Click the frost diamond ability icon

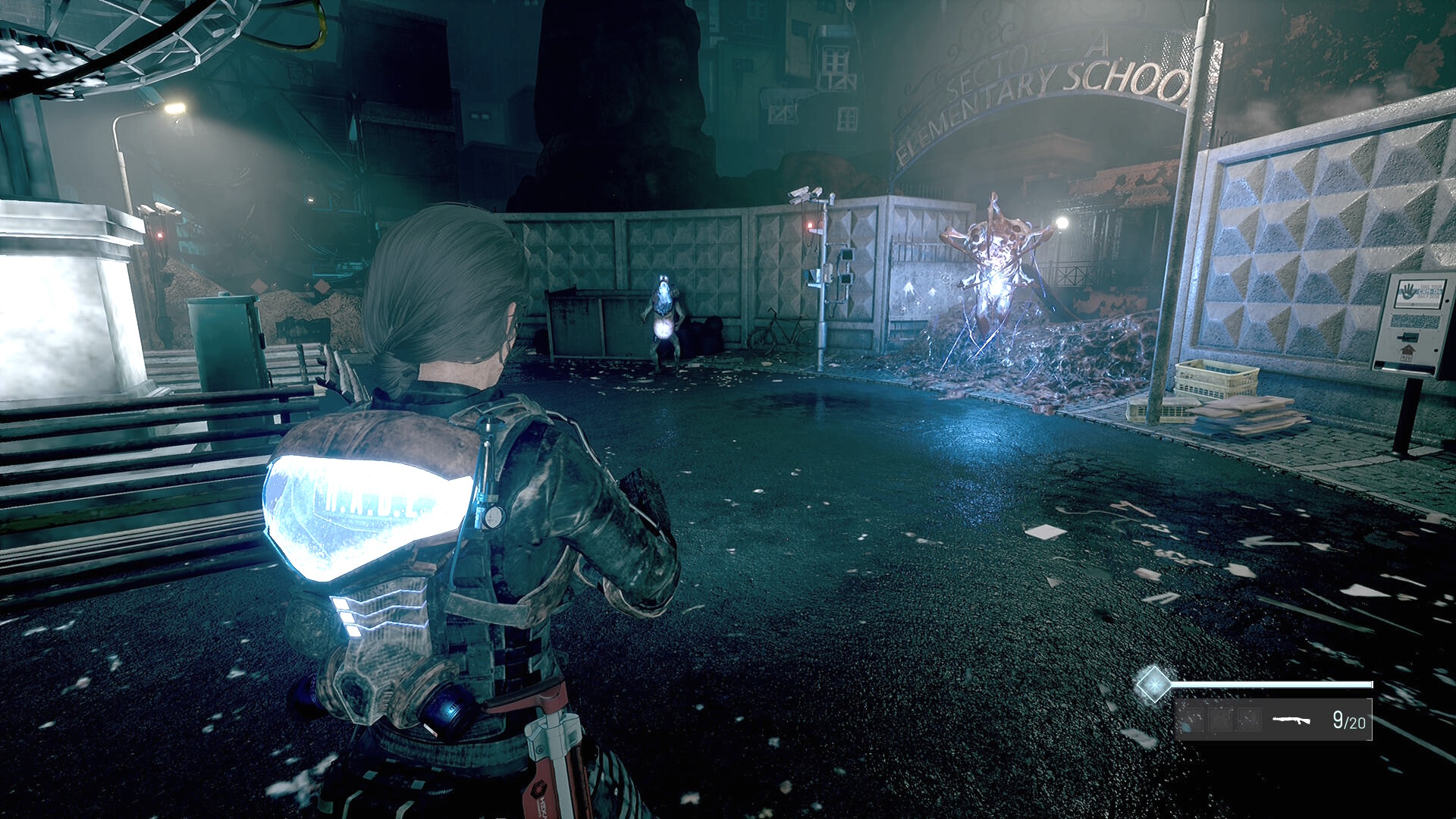pyautogui.click(x=1153, y=685)
